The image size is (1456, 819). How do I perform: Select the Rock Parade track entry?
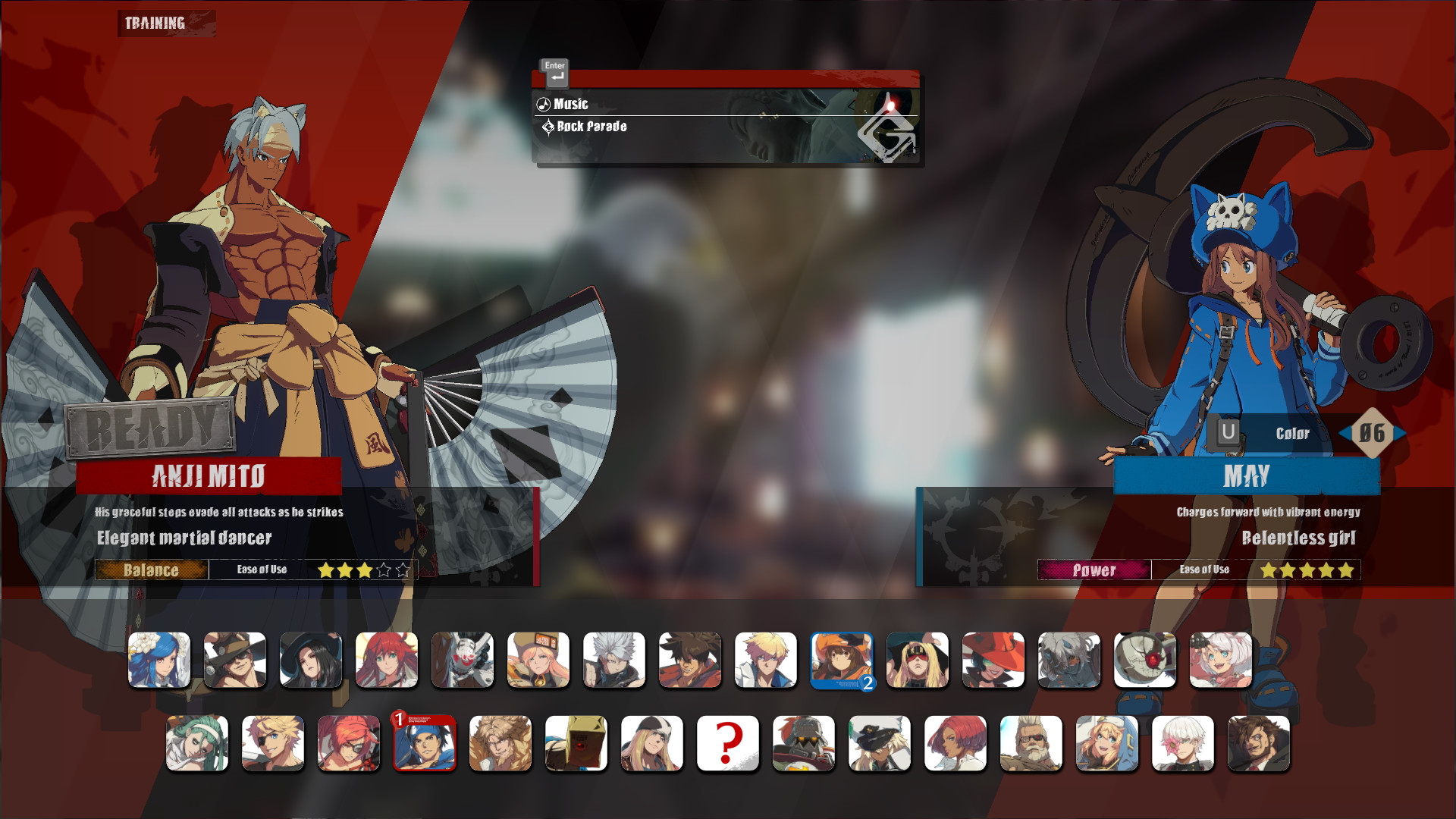click(x=591, y=127)
